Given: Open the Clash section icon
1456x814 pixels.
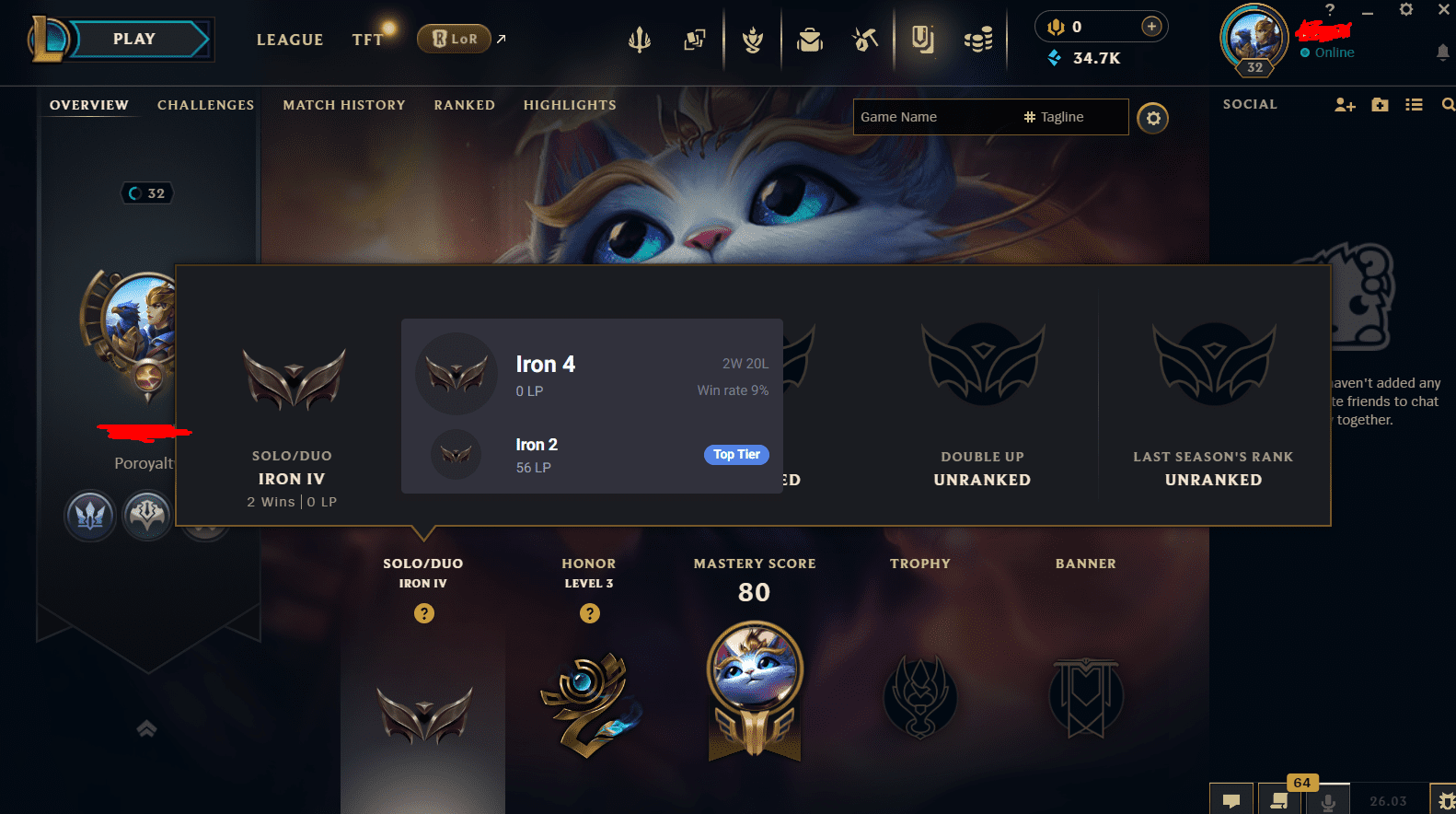Looking at the screenshot, I should click(753, 39).
